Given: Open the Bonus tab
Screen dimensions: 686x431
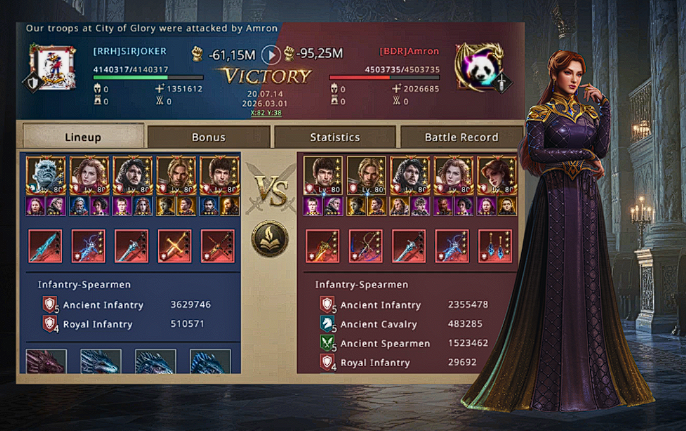Looking at the screenshot, I should pyautogui.click(x=208, y=136).
